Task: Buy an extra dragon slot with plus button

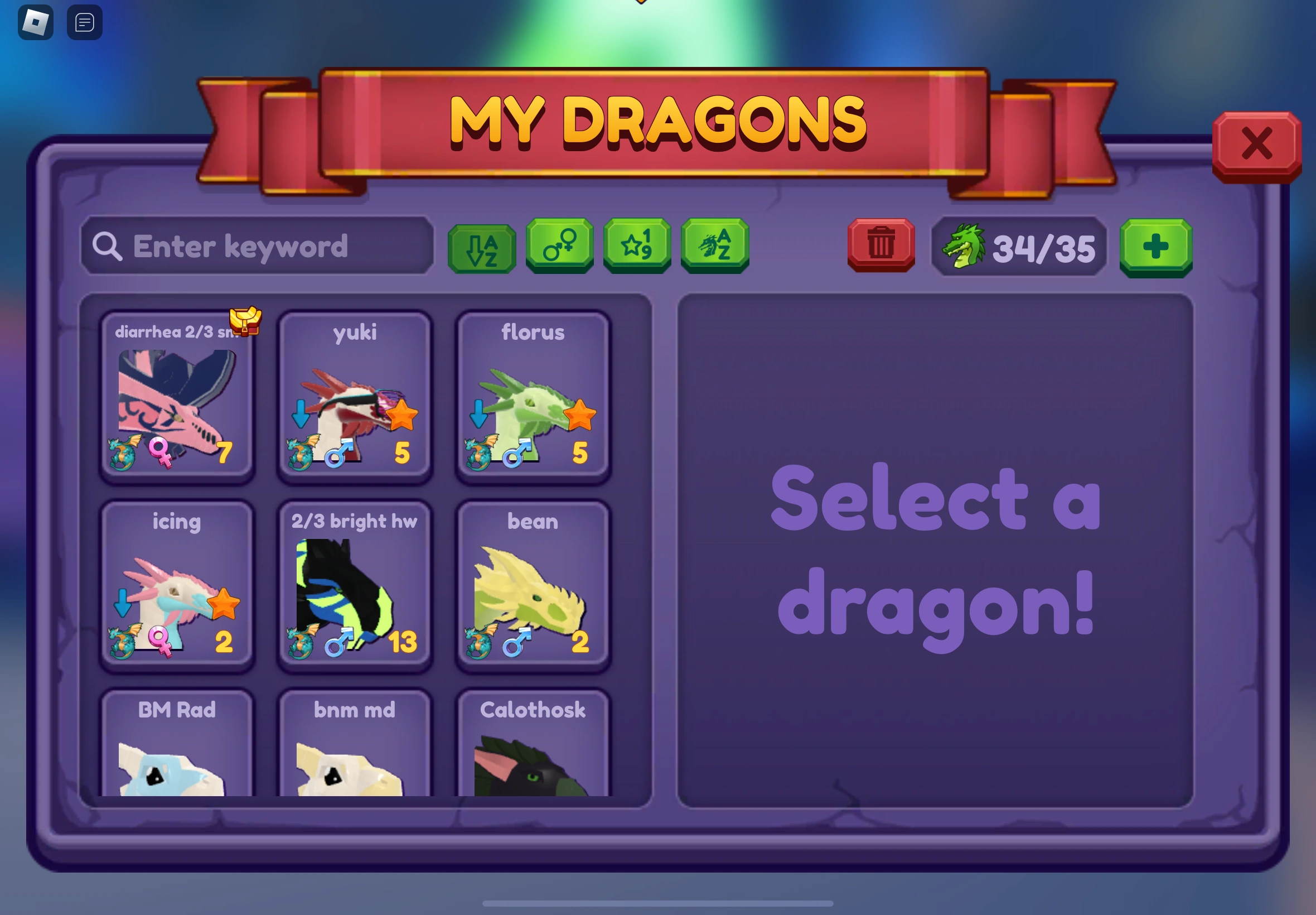Action: click(1155, 247)
